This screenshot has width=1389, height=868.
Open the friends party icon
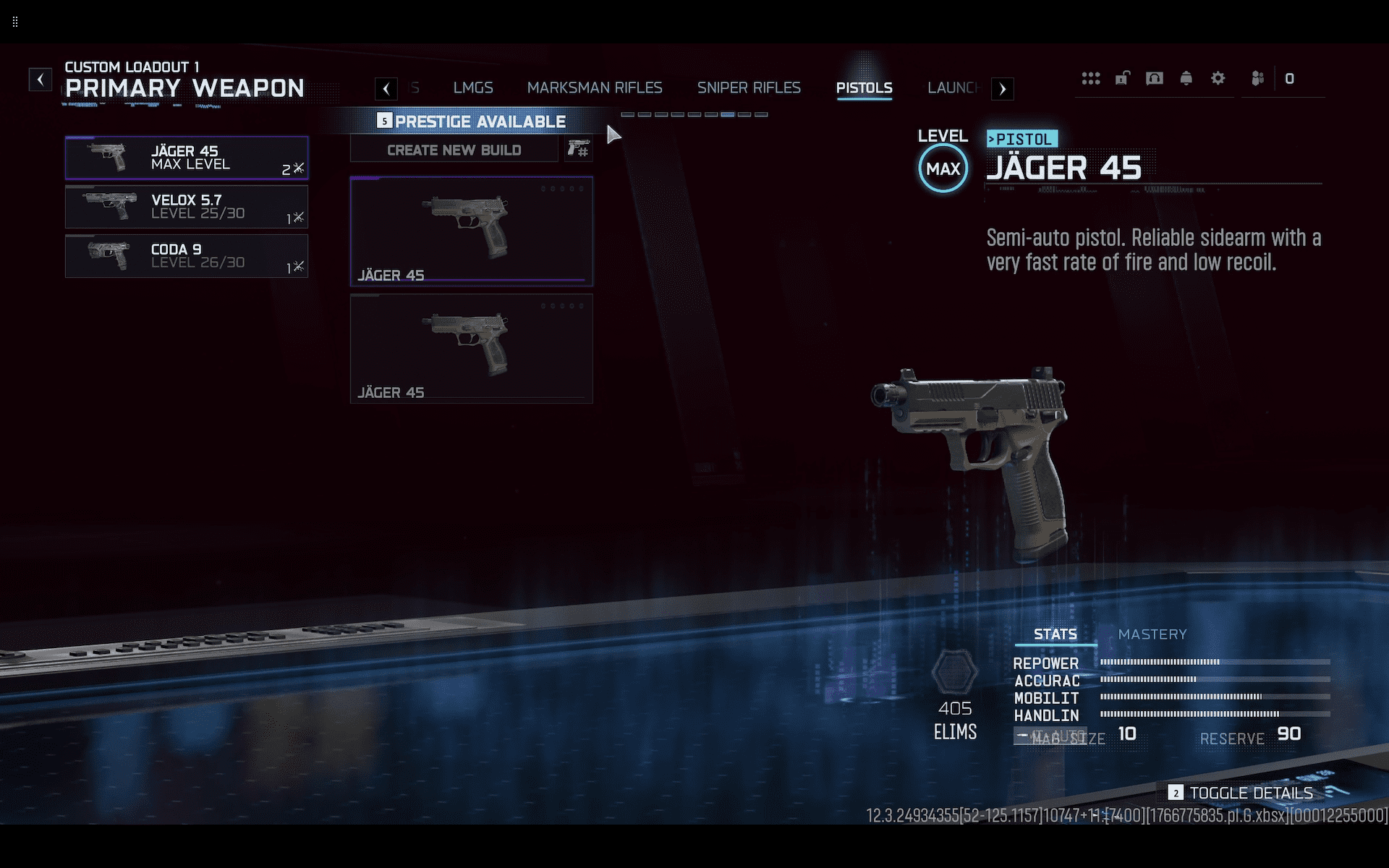1258,78
